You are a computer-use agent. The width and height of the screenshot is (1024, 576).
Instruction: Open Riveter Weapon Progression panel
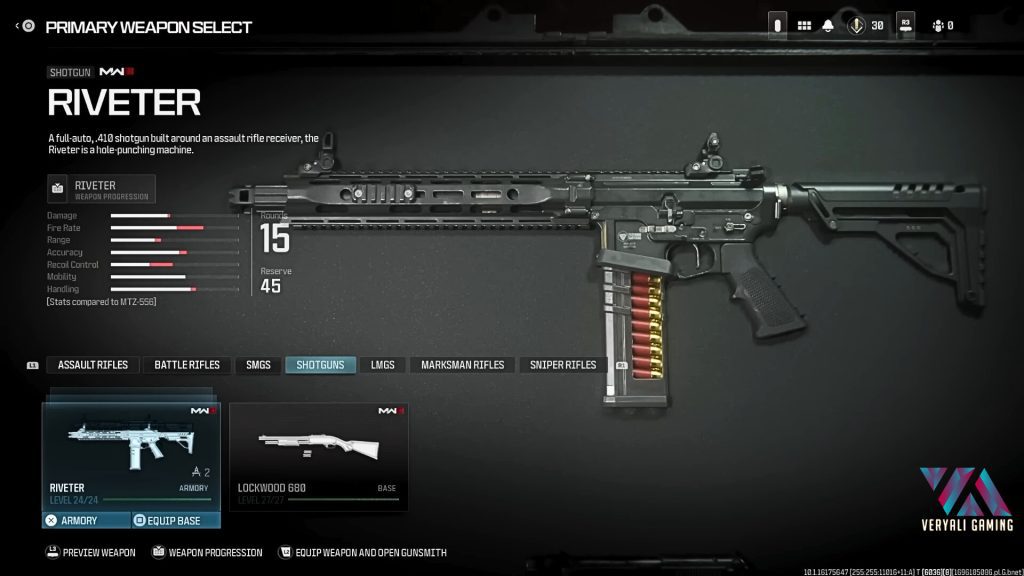pyautogui.click(x=101, y=189)
